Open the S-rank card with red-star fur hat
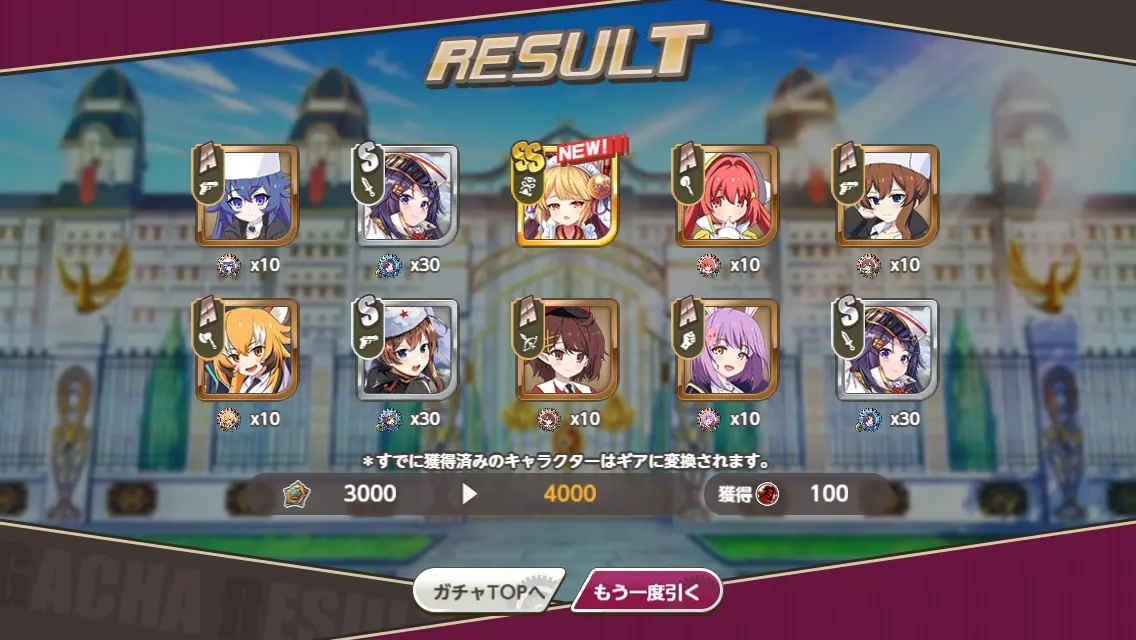This screenshot has width=1136, height=640. 408,350
